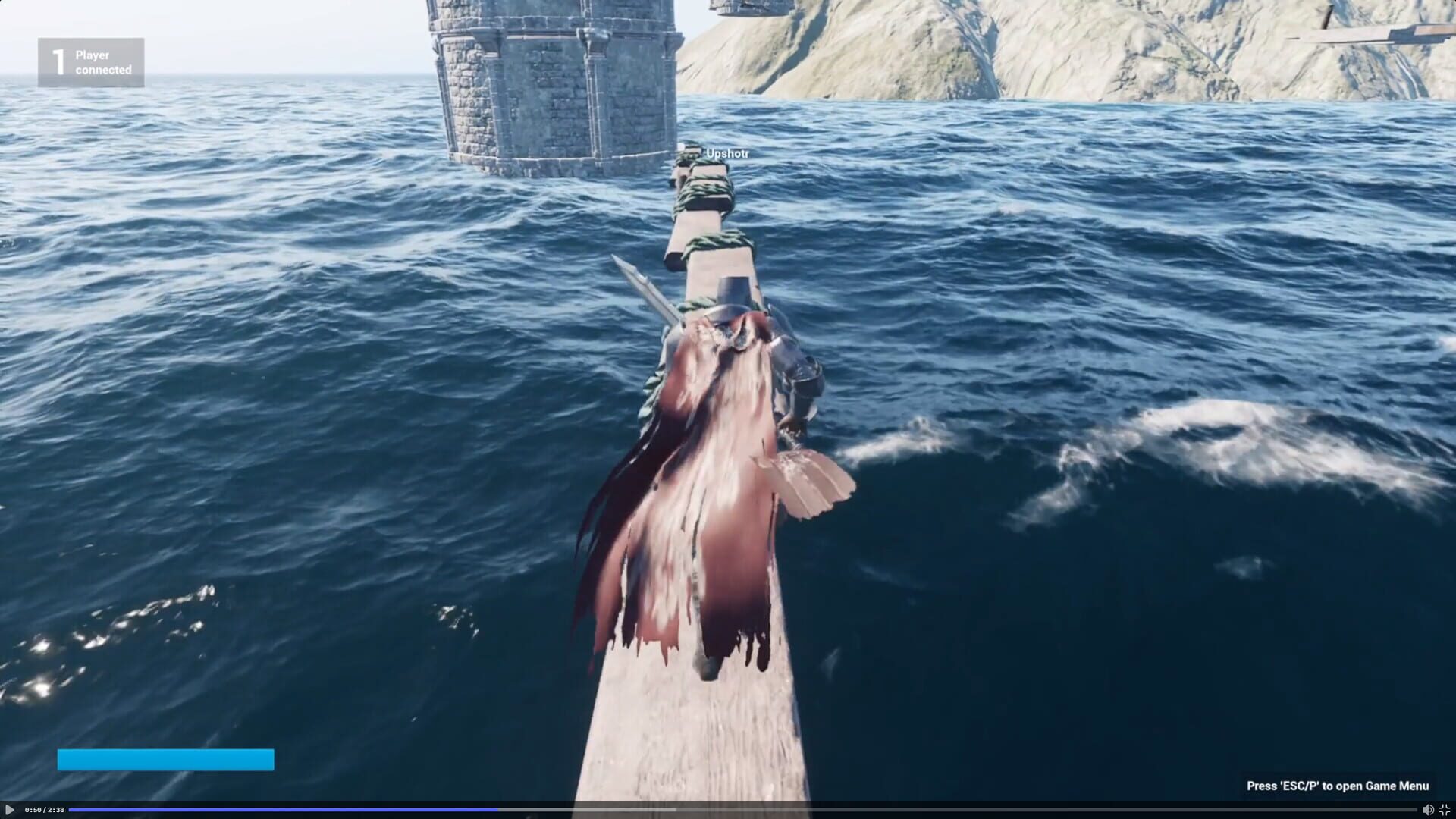This screenshot has height=819, width=1456.
Task: Click the timestamp showing 0:50 / 2:38
Action: (44, 810)
